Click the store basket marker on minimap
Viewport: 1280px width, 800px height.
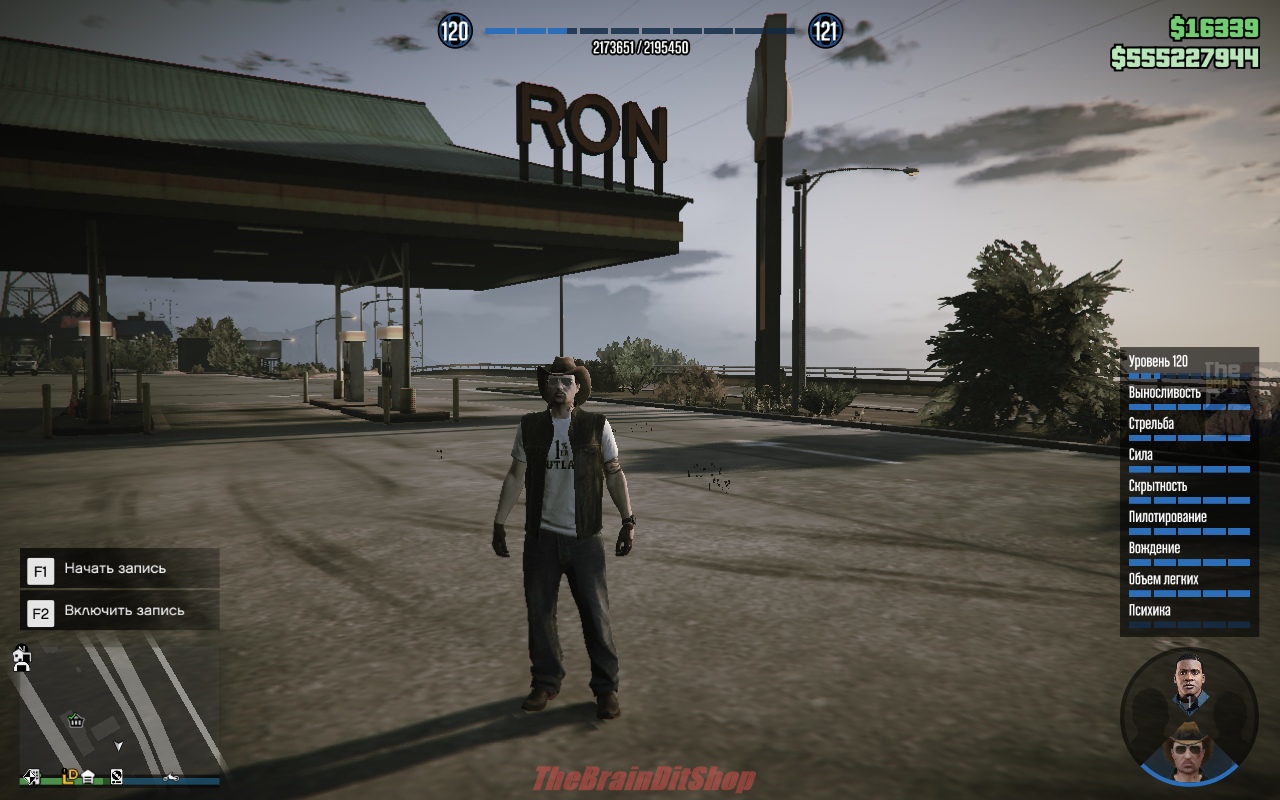coord(75,719)
